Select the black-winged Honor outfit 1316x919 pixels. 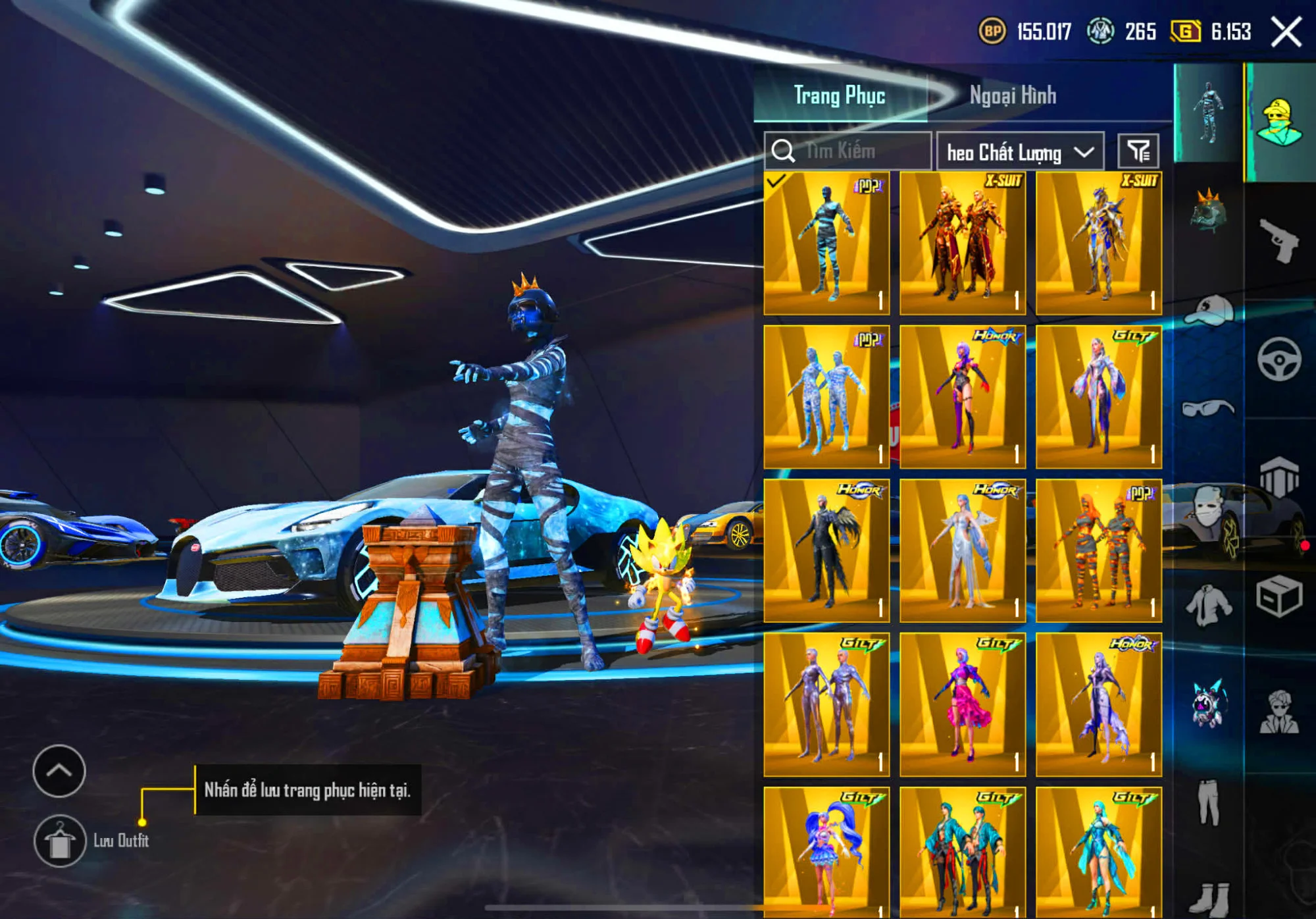point(826,551)
